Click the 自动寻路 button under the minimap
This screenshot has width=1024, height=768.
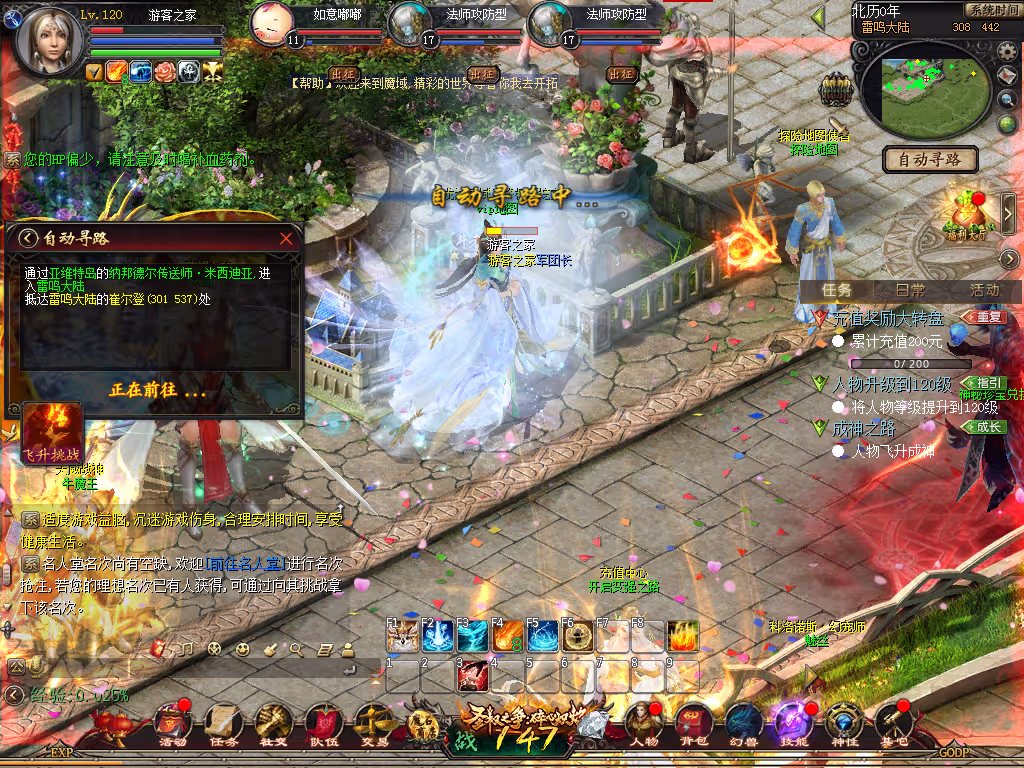[x=930, y=159]
